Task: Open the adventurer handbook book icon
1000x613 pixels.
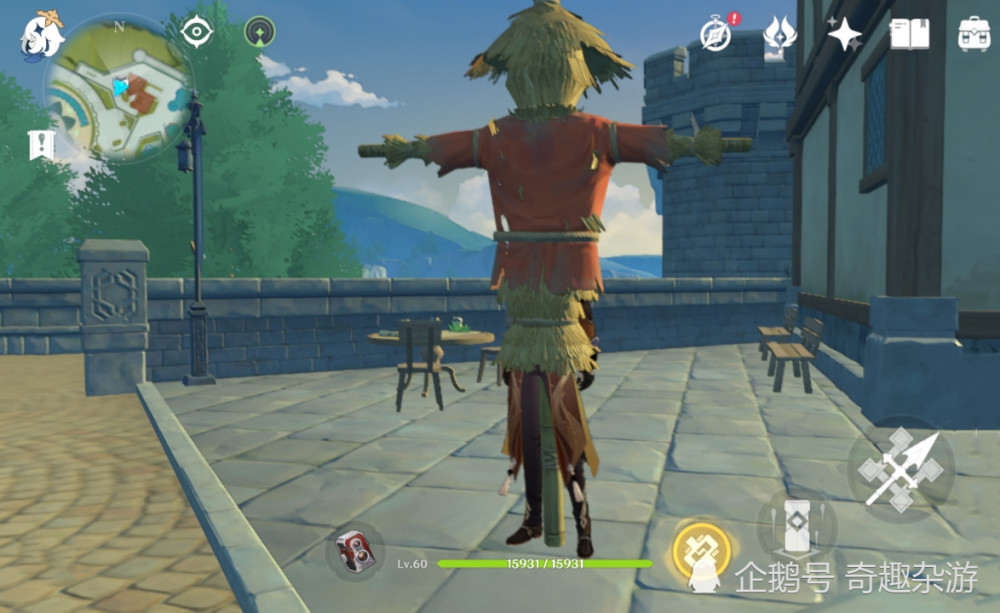Action: pyautogui.click(x=909, y=34)
